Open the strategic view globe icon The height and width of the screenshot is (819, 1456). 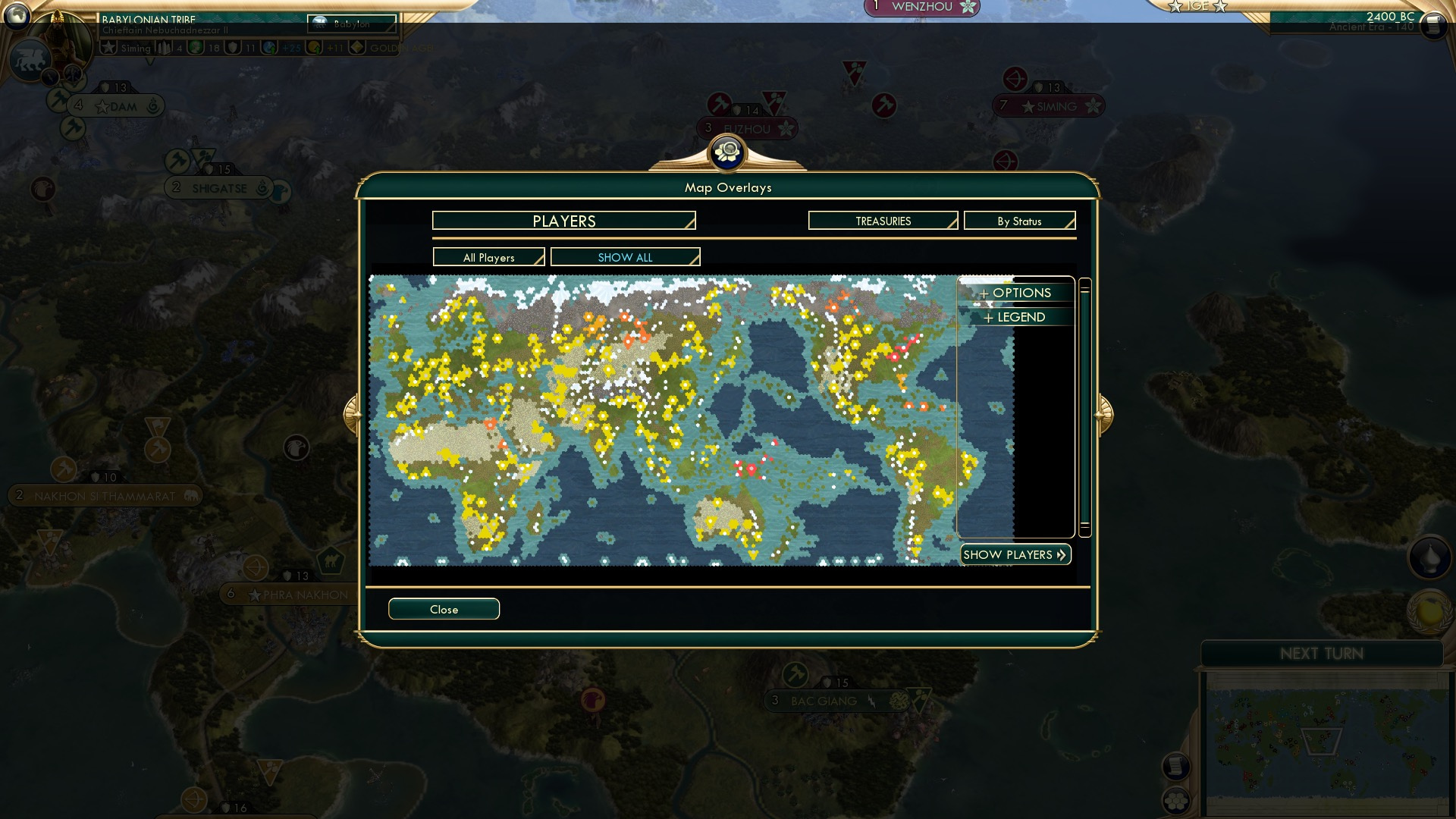17,17
